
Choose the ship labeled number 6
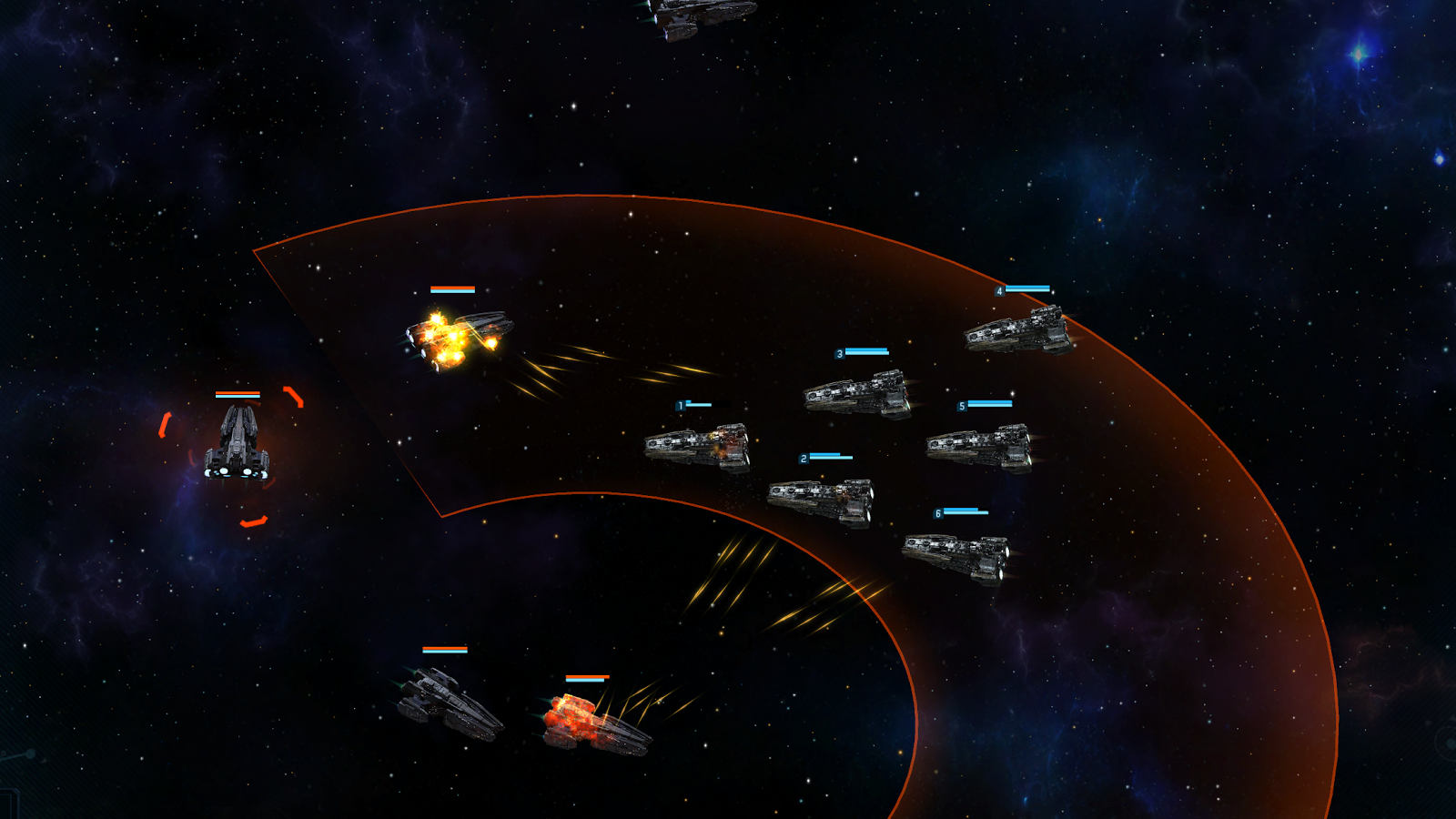[x=956, y=555]
